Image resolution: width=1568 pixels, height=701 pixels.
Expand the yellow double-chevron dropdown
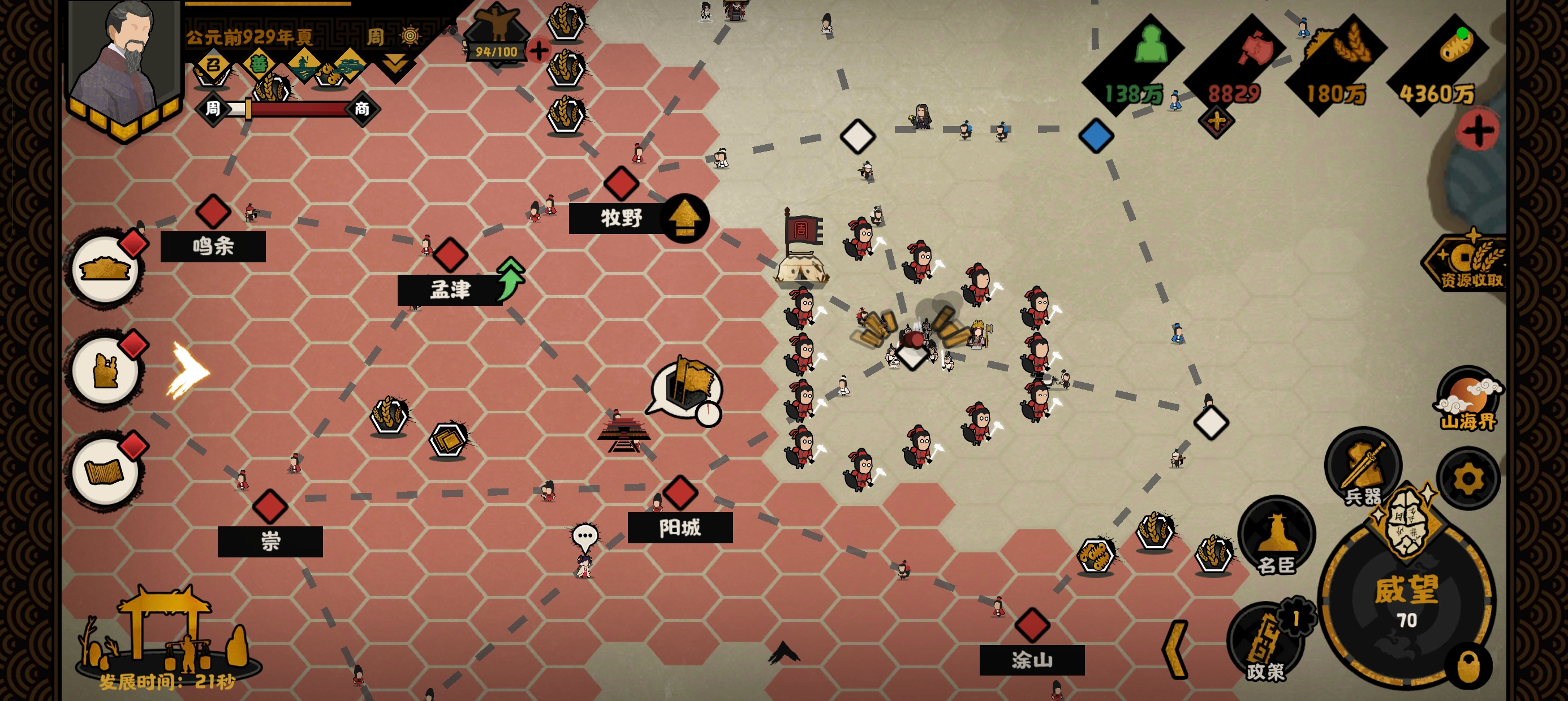pyautogui.click(x=395, y=63)
